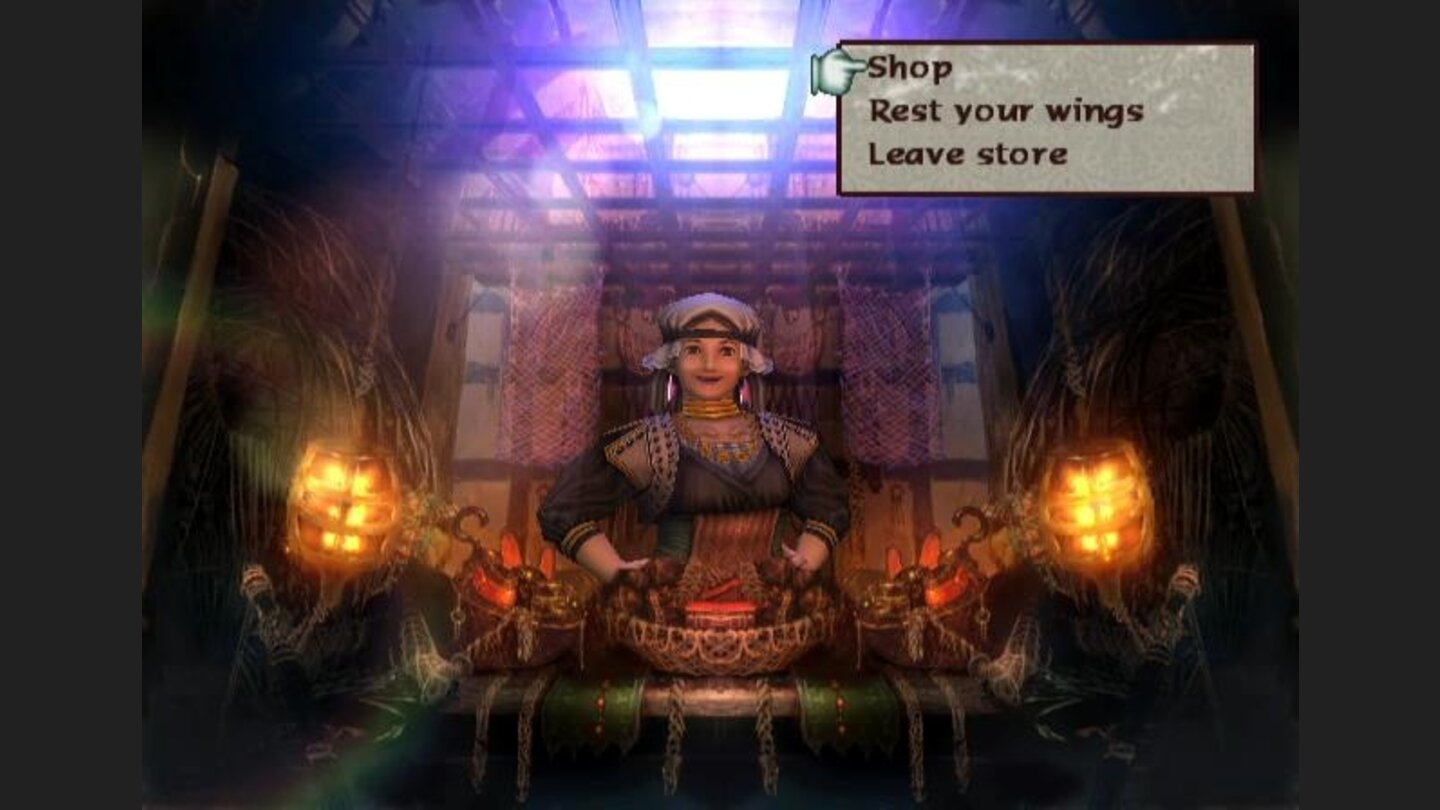Viewport: 1440px width, 810px height.
Task: Select the Shop menu option
Action: (x=911, y=68)
